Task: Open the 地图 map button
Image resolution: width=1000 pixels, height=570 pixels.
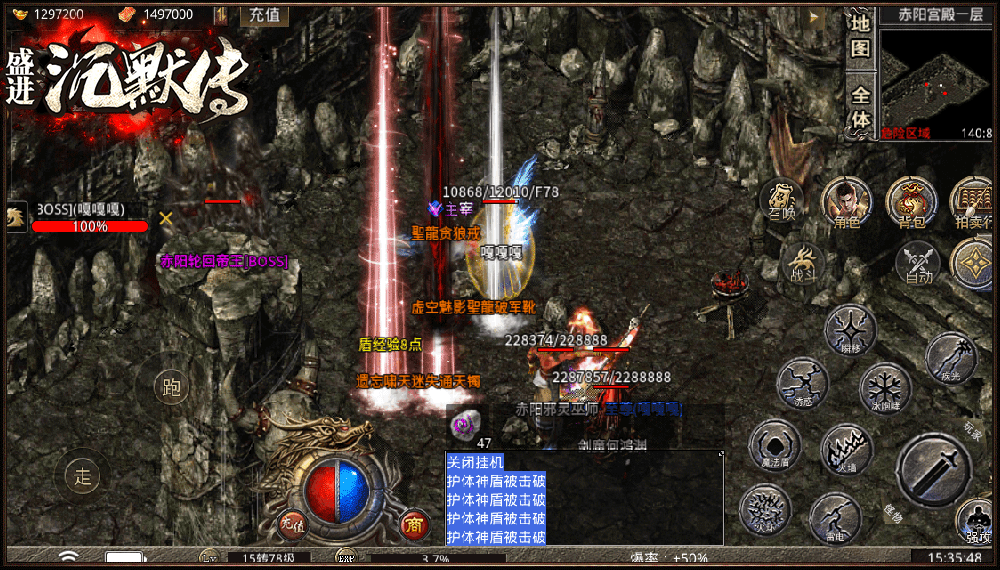Action: point(860,37)
